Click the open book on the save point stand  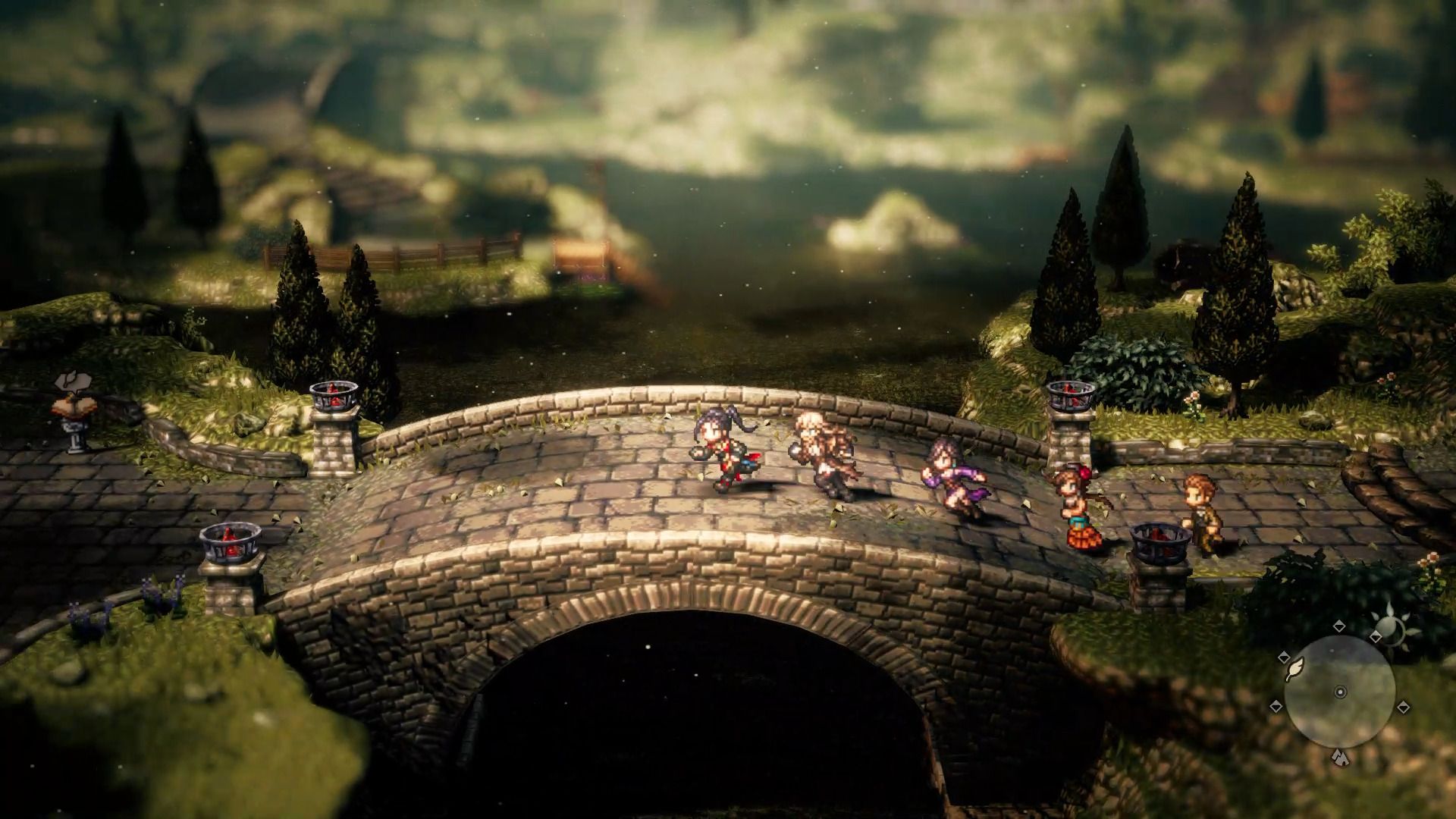(74, 406)
